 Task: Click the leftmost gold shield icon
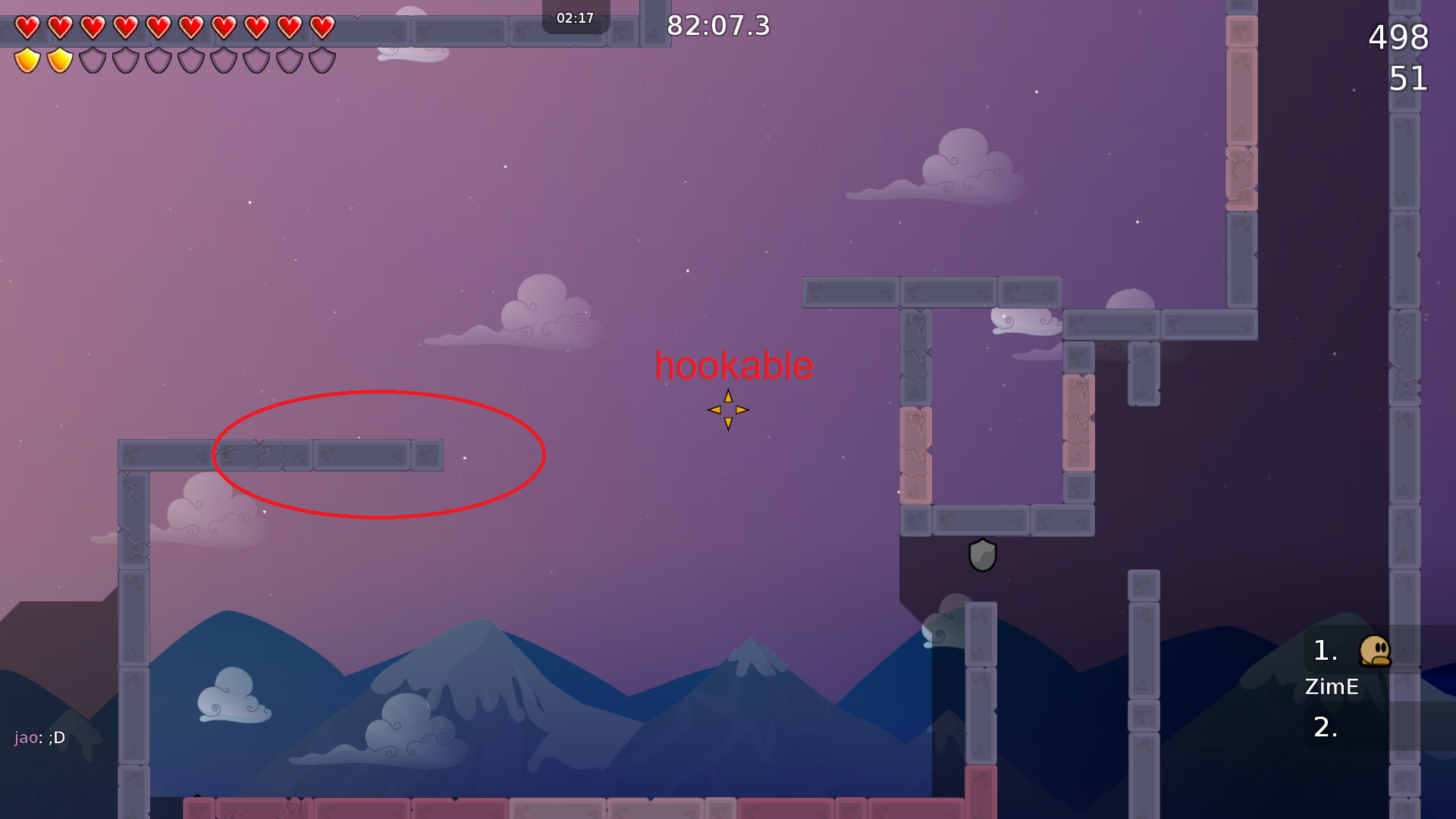(x=27, y=59)
